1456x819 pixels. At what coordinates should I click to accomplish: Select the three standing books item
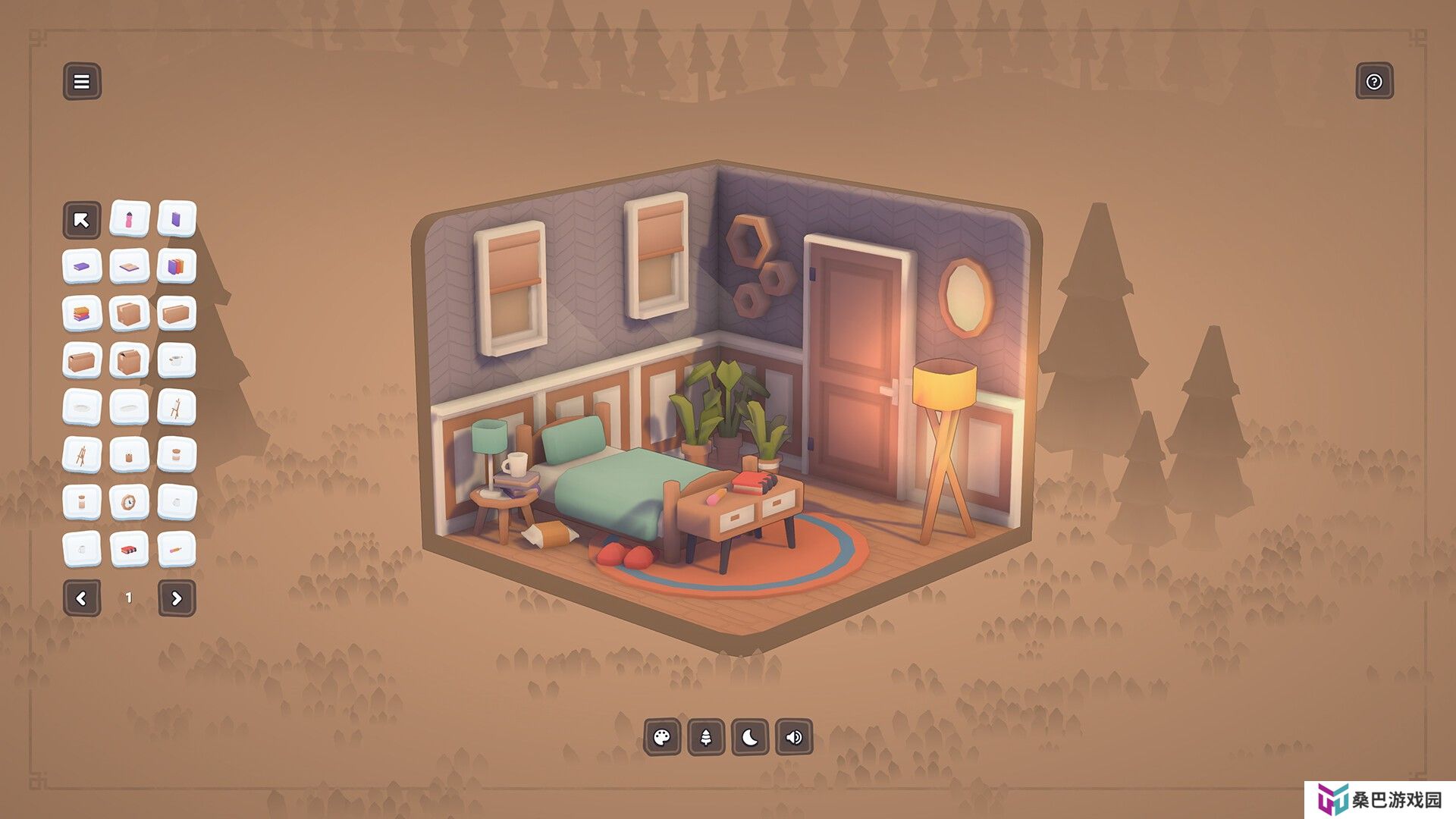tap(177, 267)
